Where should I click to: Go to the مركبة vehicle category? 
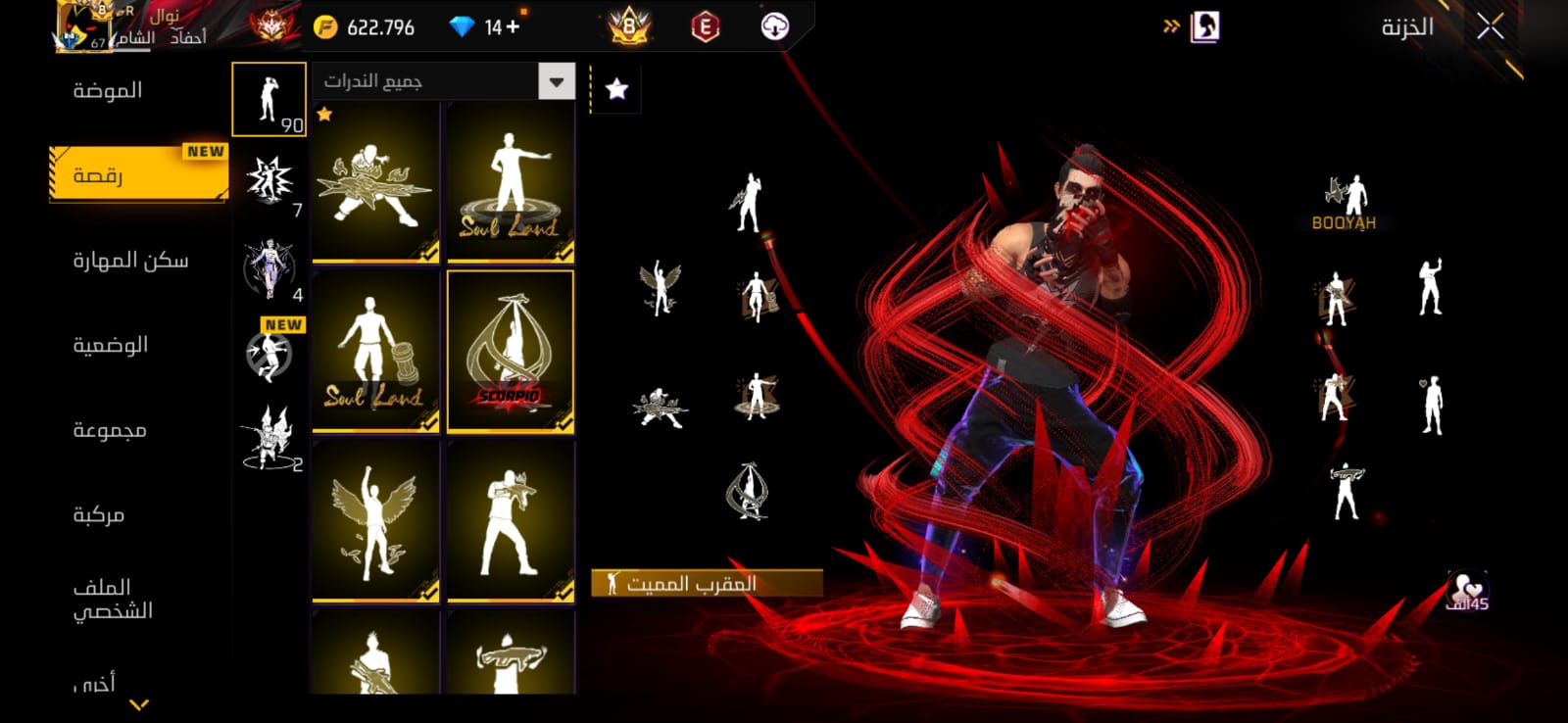tap(98, 514)
